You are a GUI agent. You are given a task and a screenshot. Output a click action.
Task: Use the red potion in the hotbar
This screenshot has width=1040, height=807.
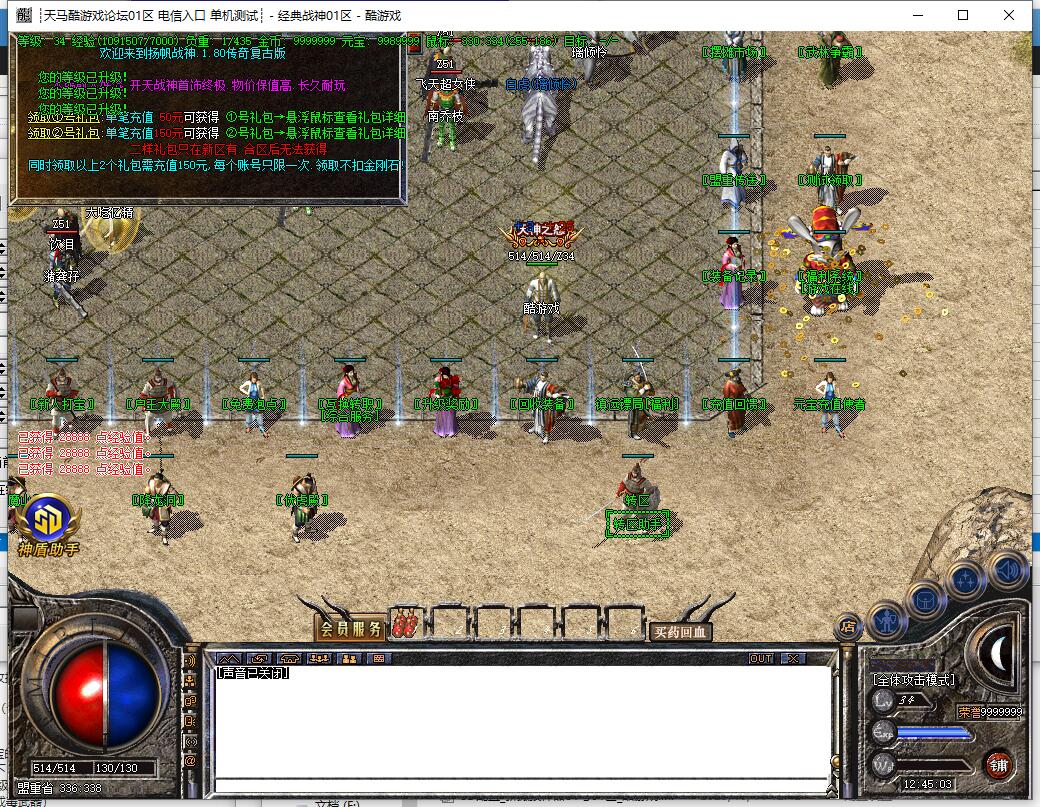pos(406,625)
